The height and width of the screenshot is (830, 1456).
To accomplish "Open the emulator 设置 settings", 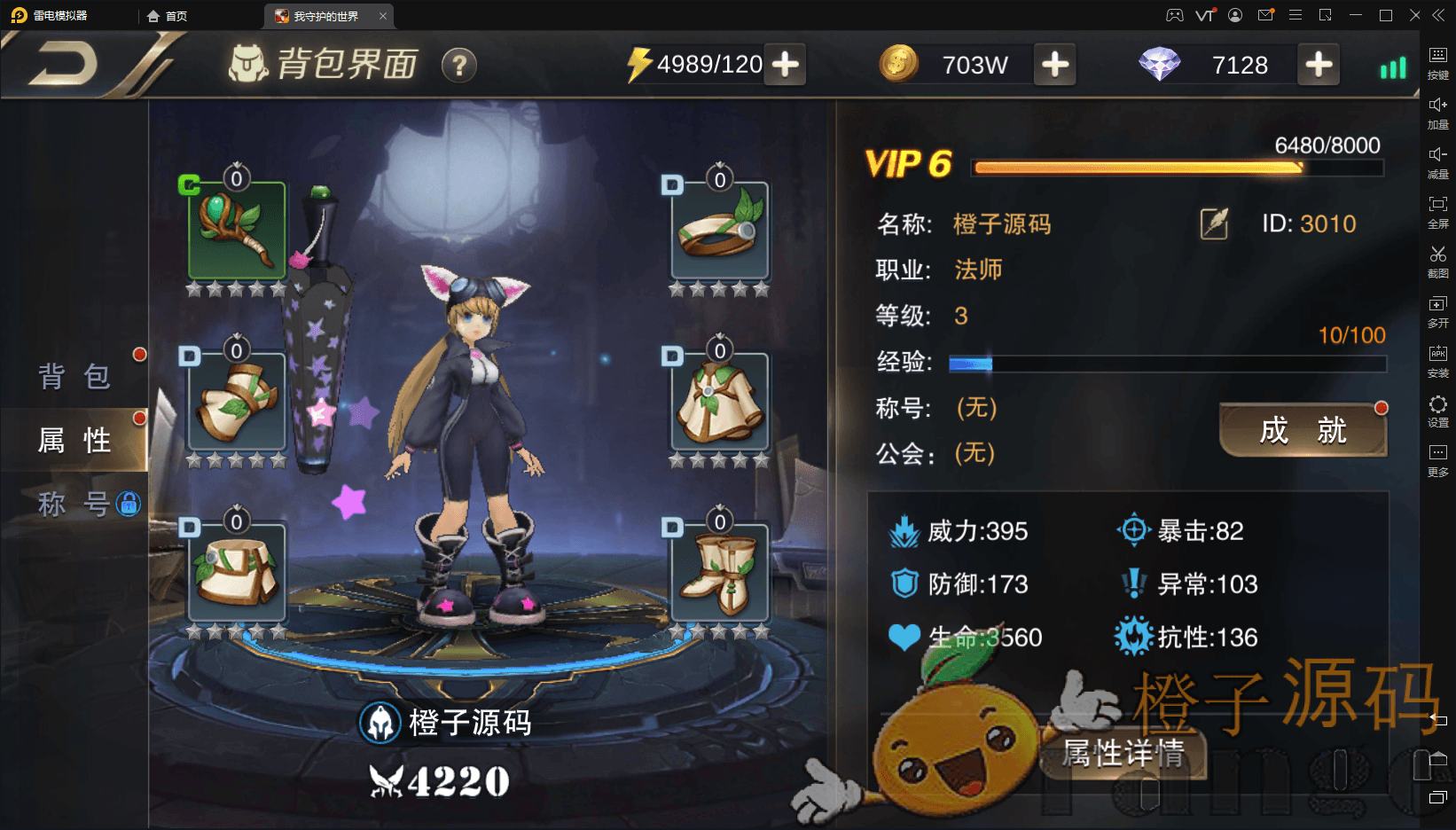I will coord(1437,411).
